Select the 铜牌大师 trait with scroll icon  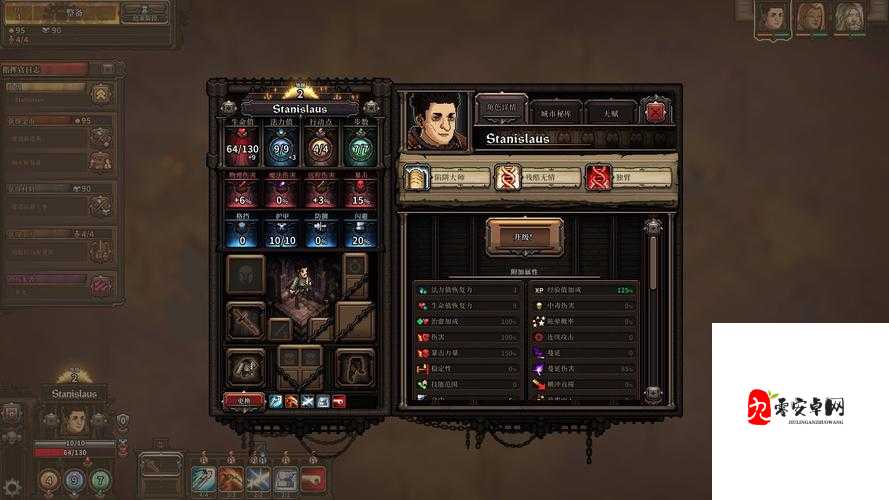446,178
